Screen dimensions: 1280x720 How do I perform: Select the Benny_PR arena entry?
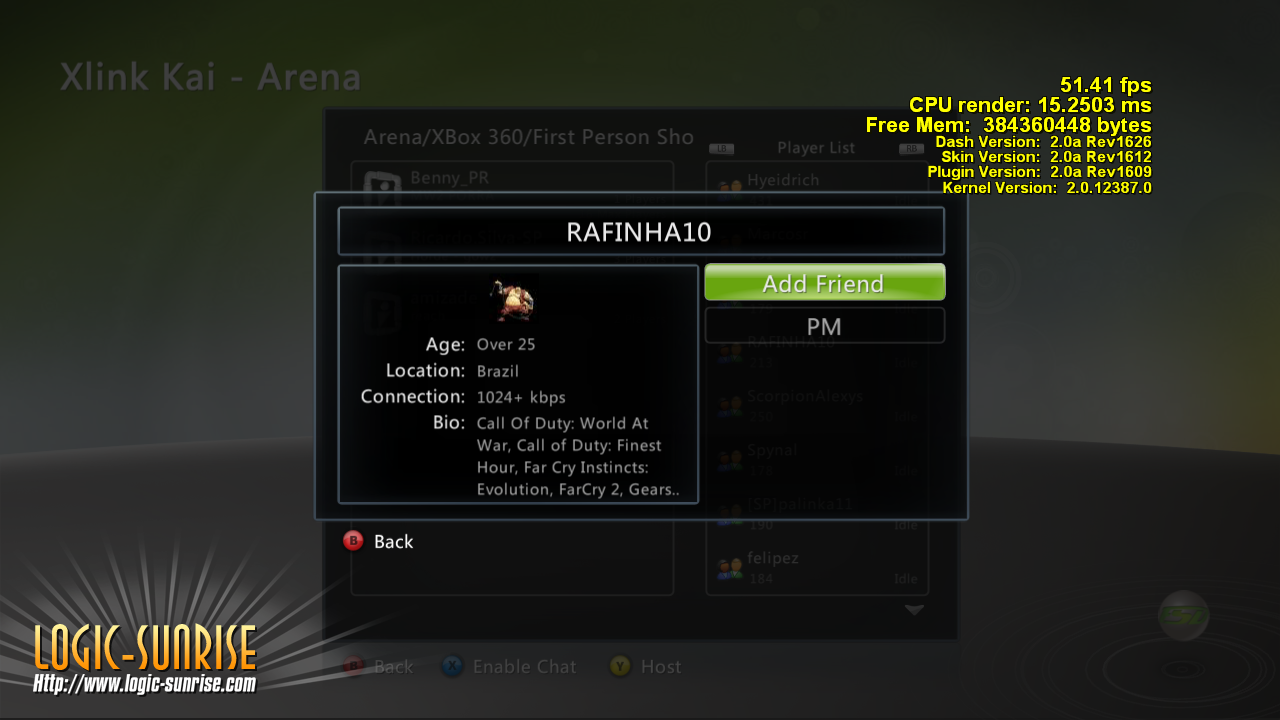[450, 178]
